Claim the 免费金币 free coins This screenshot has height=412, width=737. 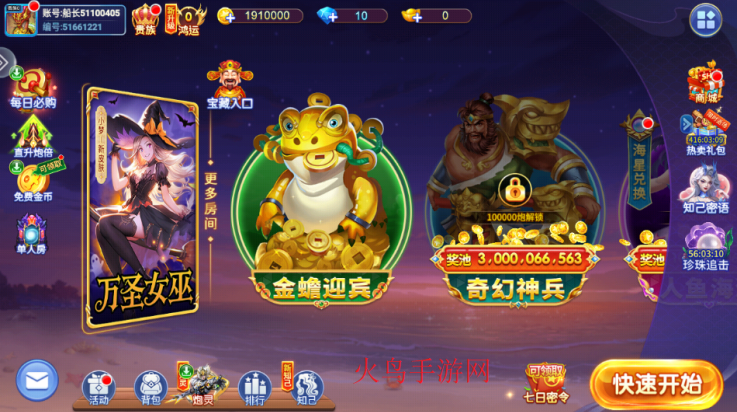click(33, 182)
